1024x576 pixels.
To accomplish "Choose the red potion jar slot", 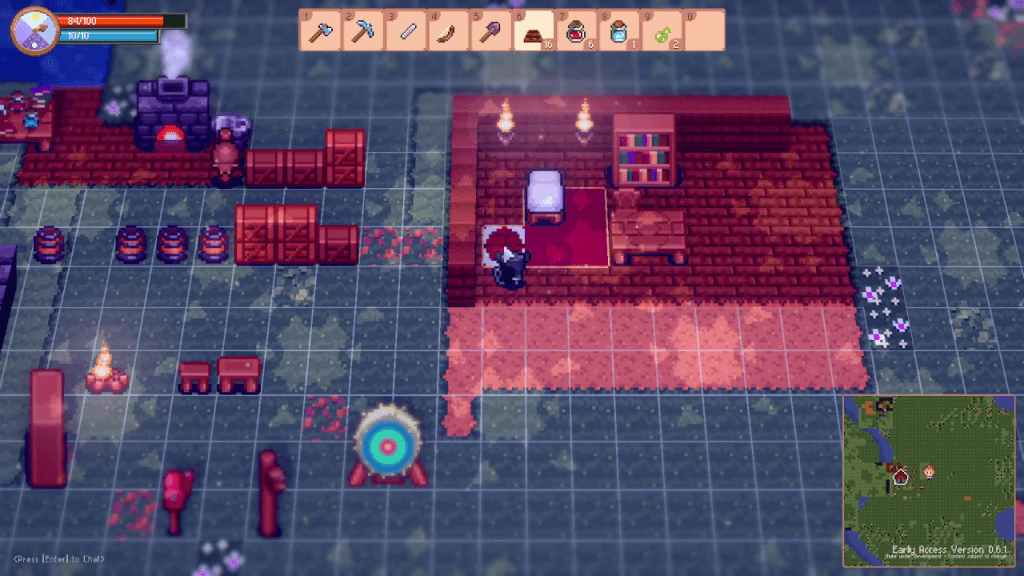I will (x=576, y=31).
